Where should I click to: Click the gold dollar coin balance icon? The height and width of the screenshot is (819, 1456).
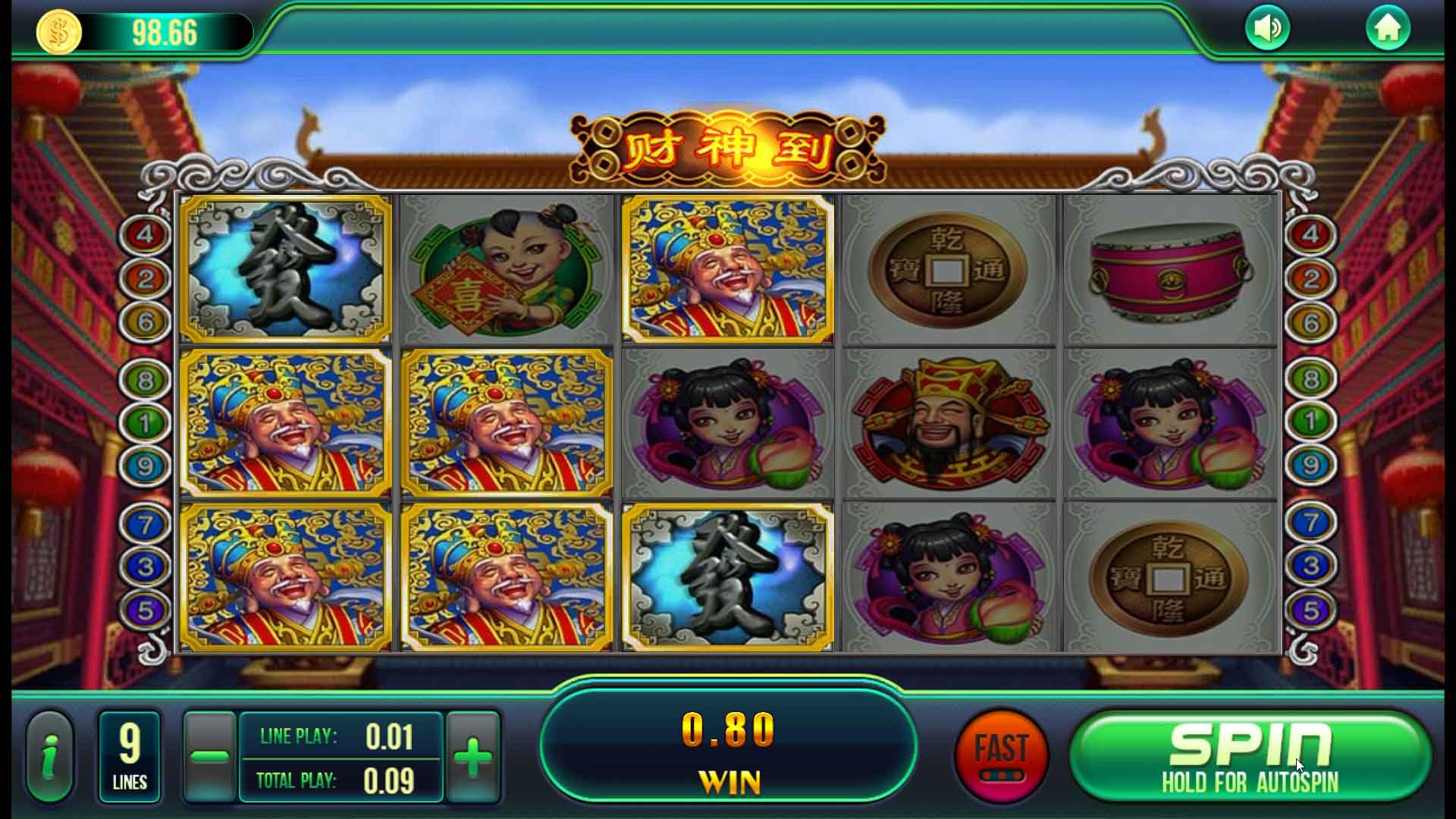coord(59,33)
